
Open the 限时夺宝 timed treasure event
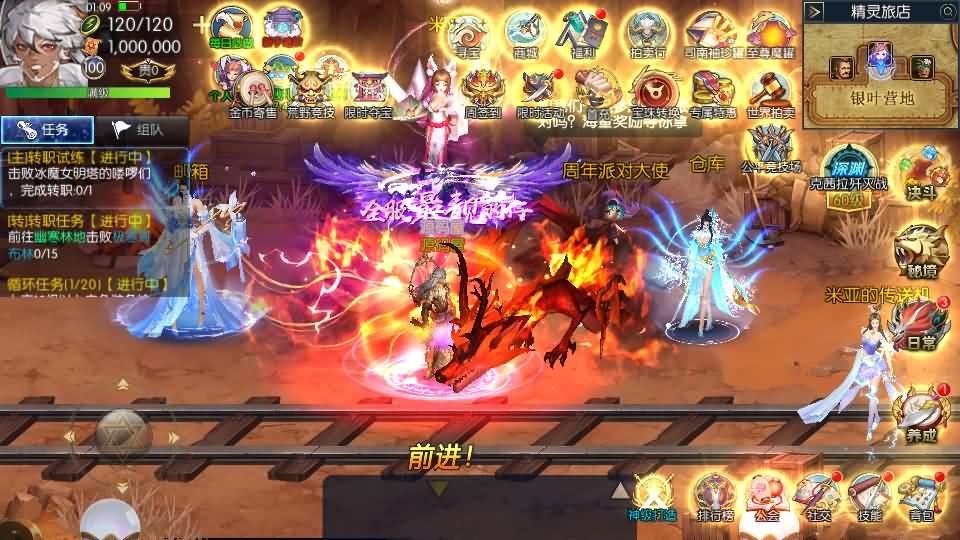369,91
